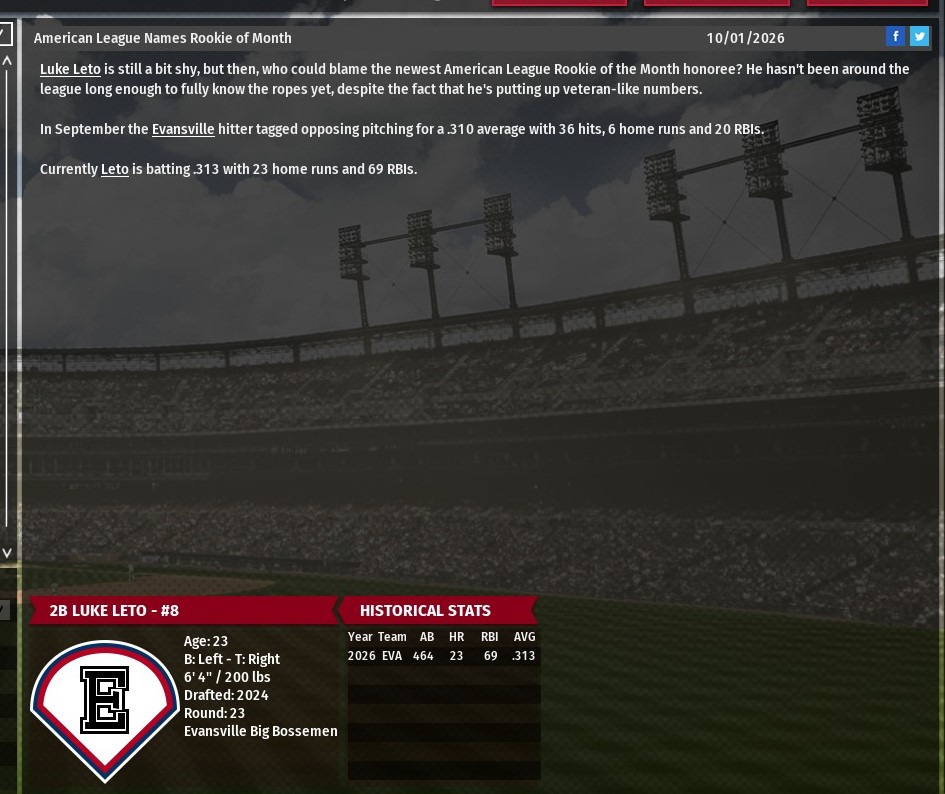Share the article on Facebook
Viewport: 945px width, 794px height.
[x=895, y=37]
